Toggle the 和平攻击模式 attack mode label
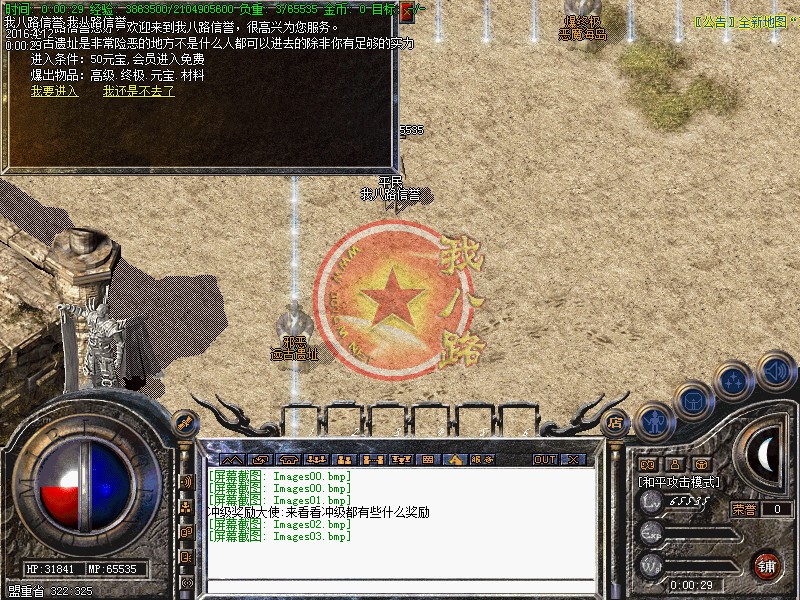 coord(680,482)
